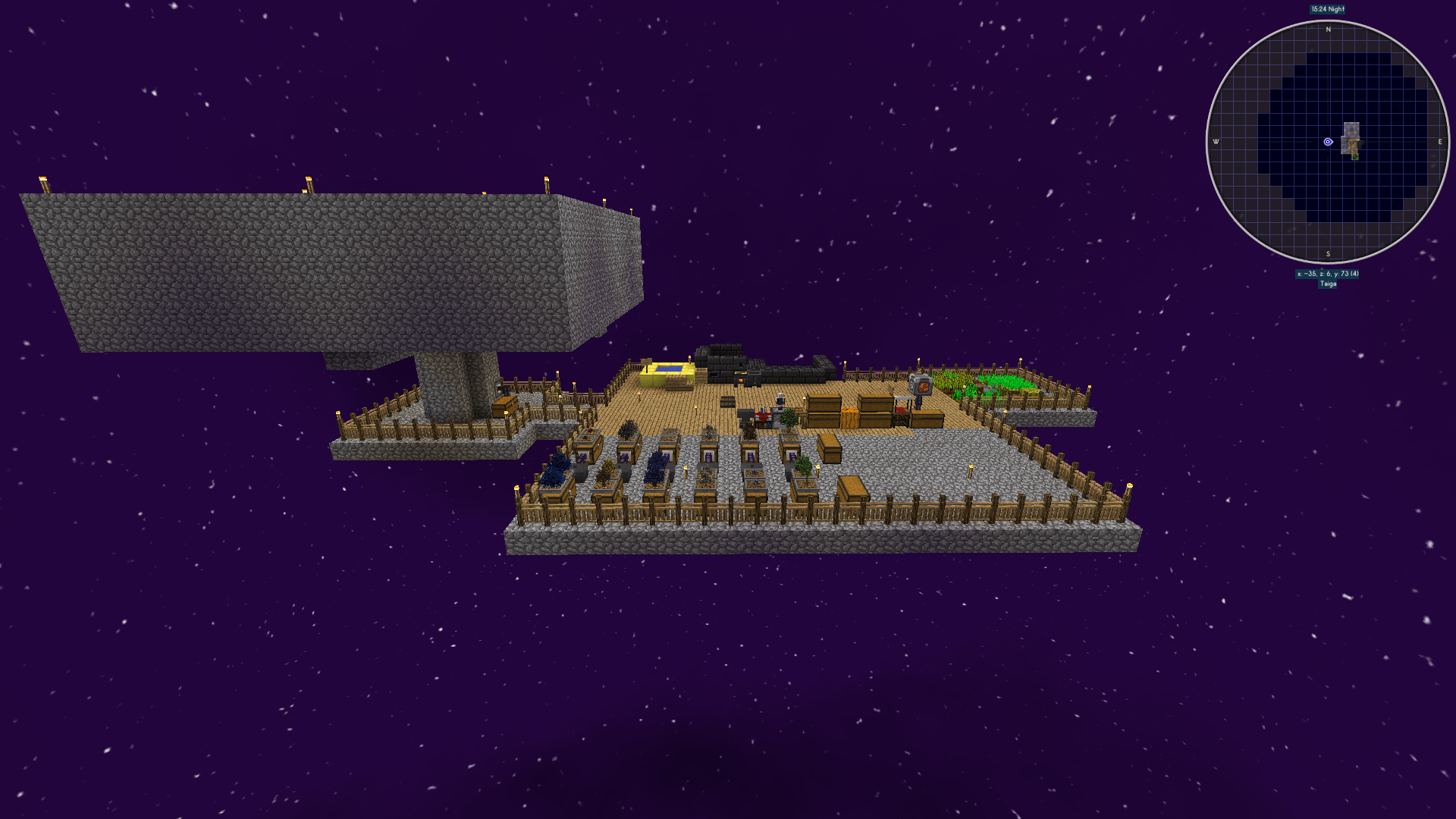Click the E marker on the minimap edge
The height and width of the screenshot is (819, 1456).
pos(1439,140)
